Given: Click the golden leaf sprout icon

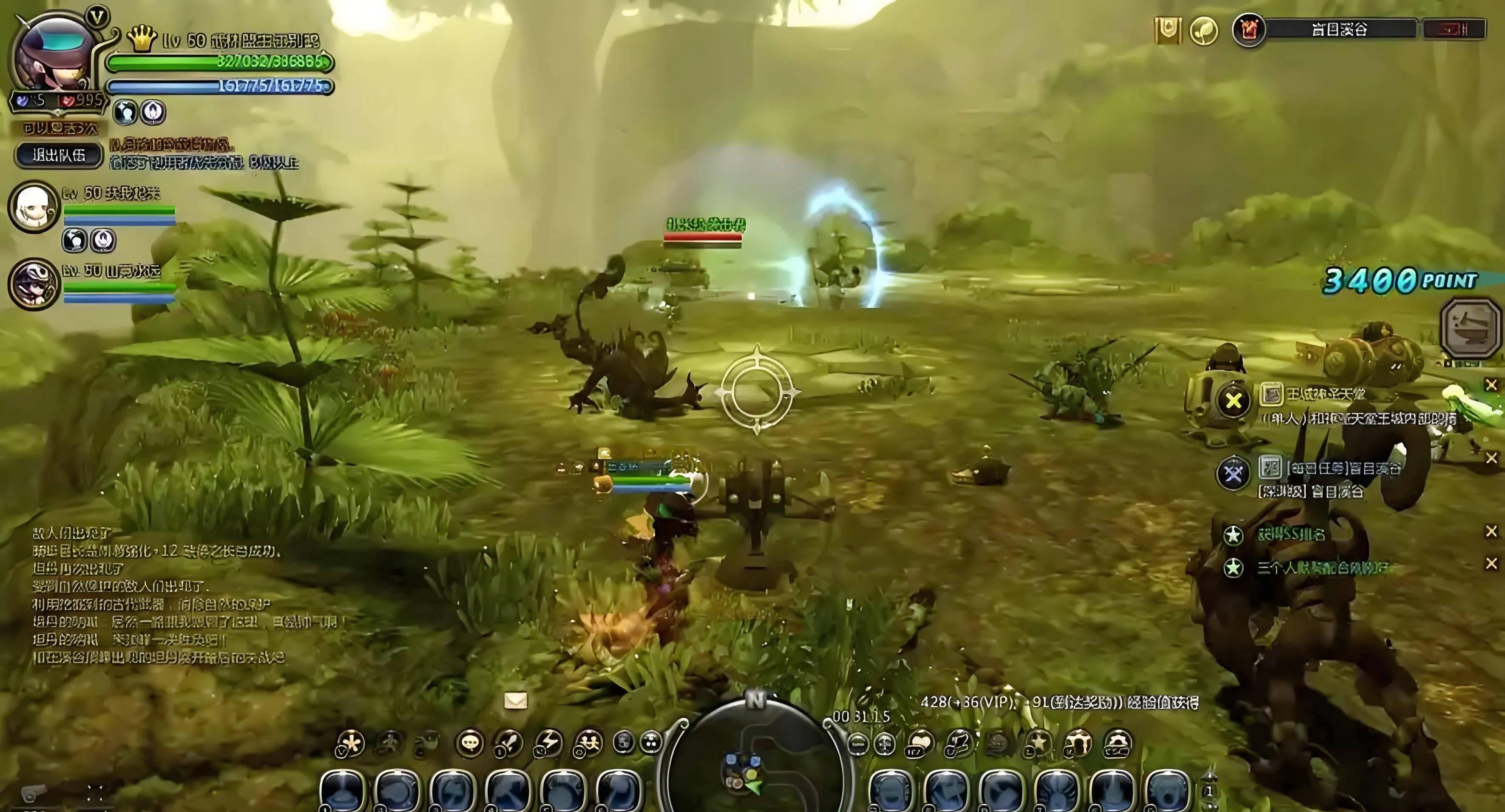Looking at the screenshot, I should point(1204,29).
